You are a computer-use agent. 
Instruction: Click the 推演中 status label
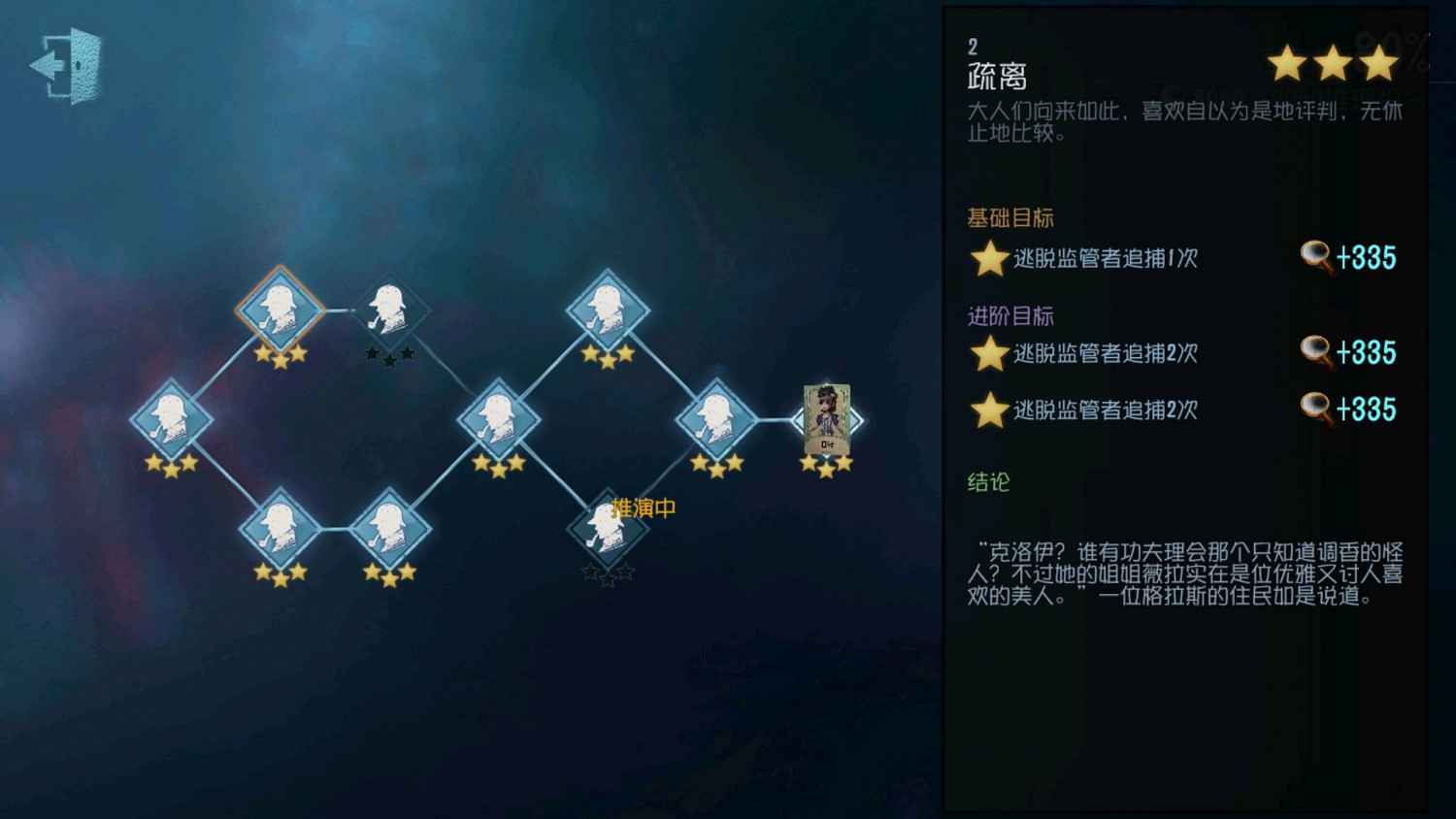(643, 506)
